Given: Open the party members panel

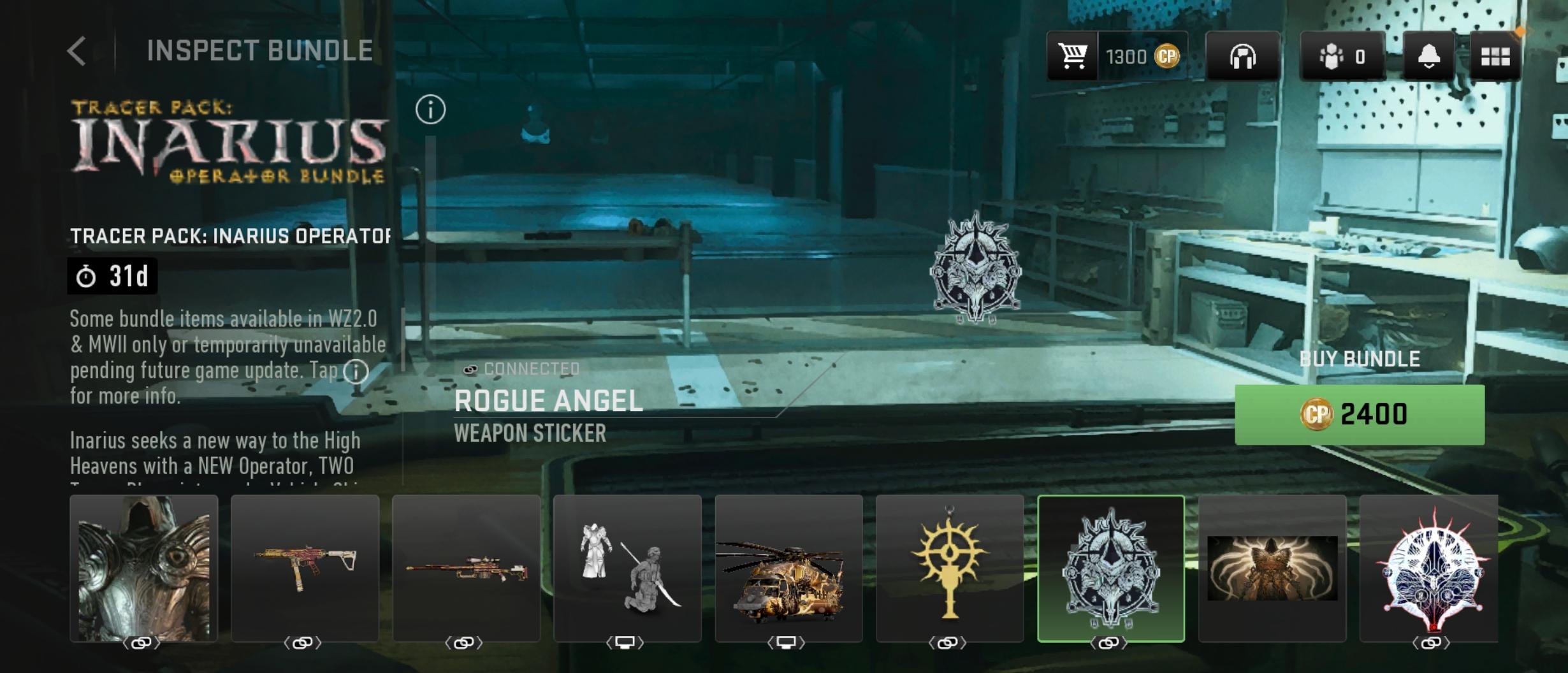Looking at the screenshot, I should (x=1342, y=57).
